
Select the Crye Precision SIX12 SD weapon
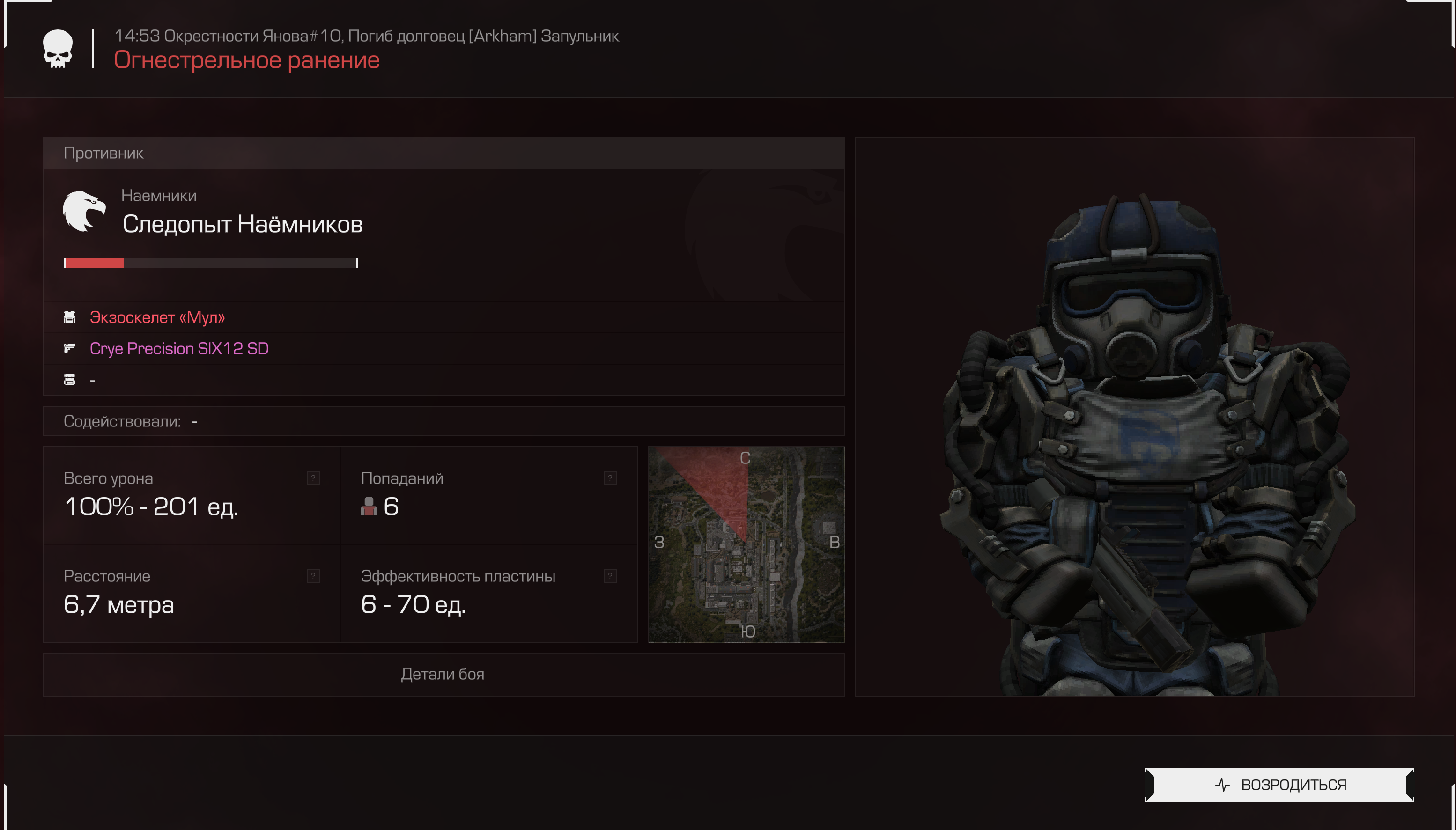click(179, 349)
